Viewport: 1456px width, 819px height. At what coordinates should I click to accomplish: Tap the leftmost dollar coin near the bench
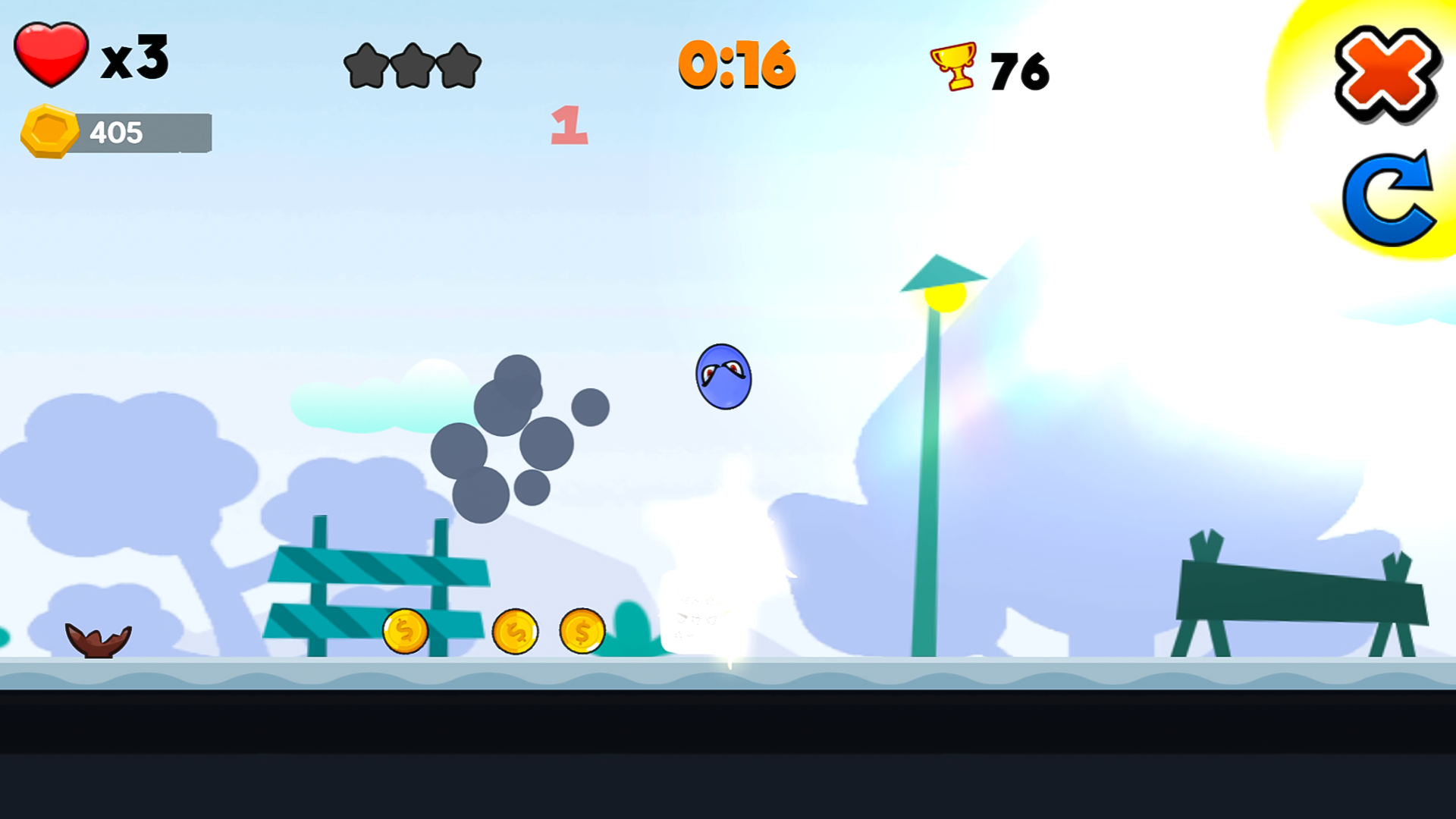point(404,632)
